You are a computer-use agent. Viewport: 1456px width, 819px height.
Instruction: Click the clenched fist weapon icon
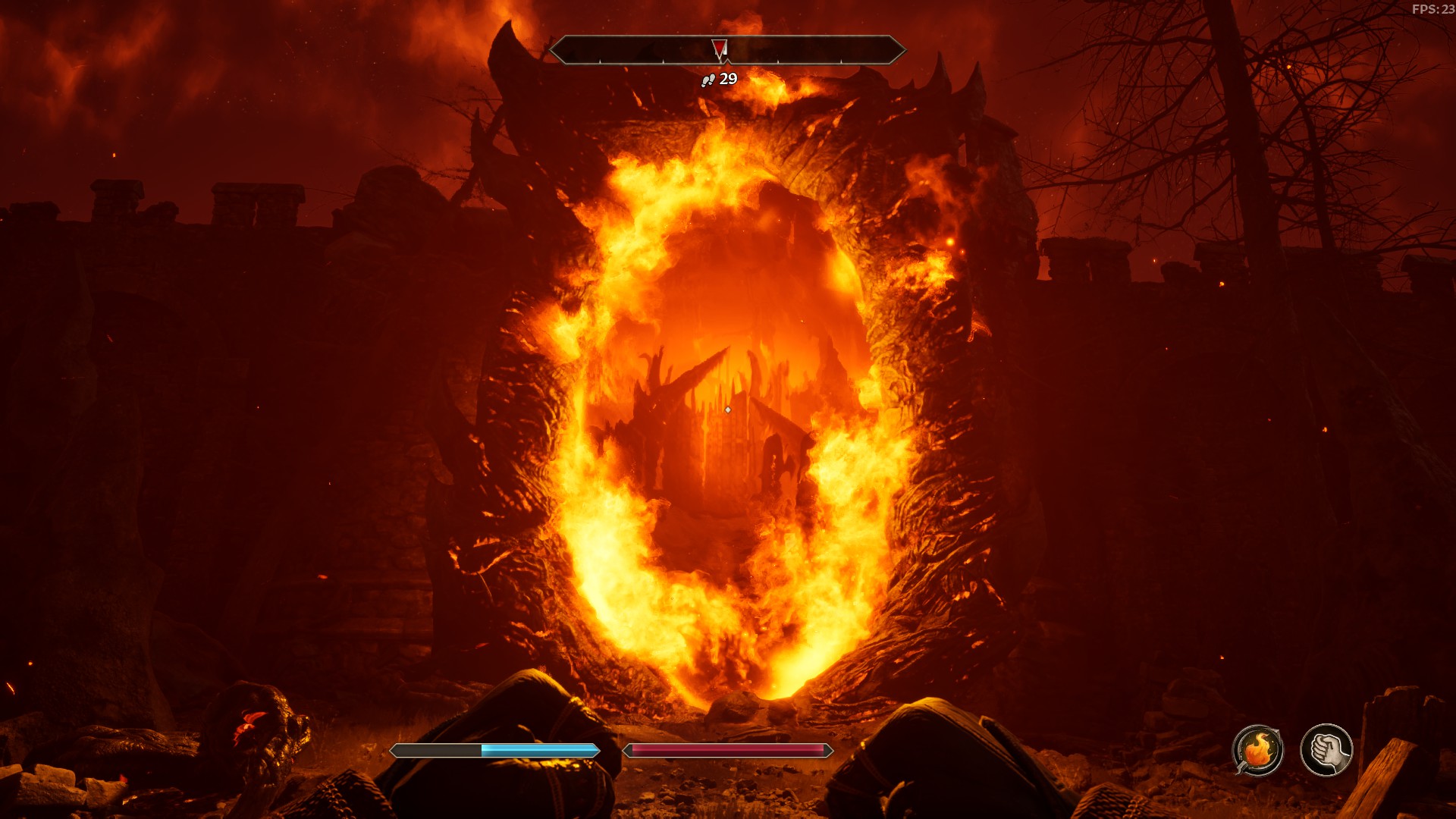tap(1326, 750)
